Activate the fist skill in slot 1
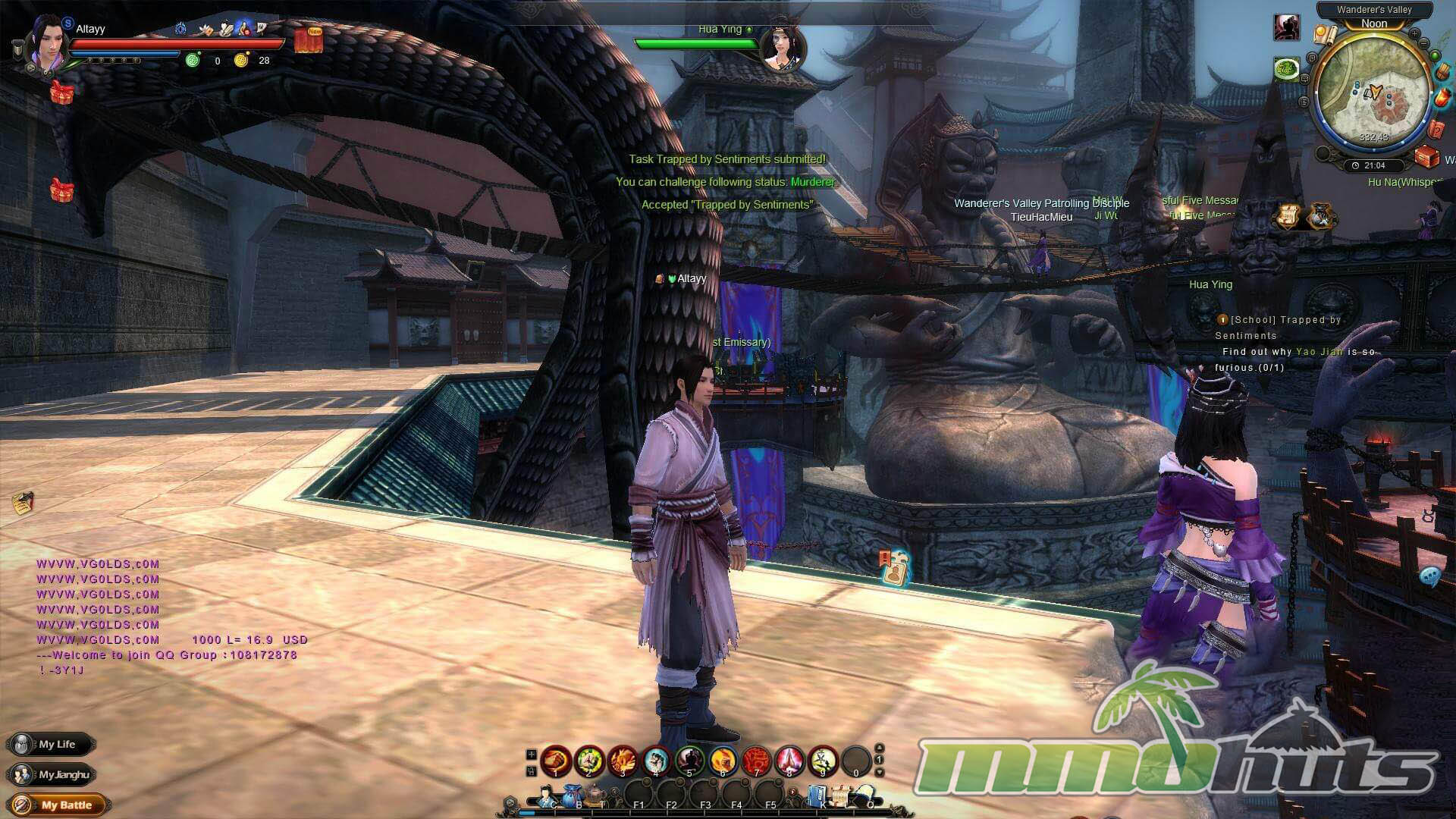The width and height of the screenshot is (1456, 819). point(556,760)
